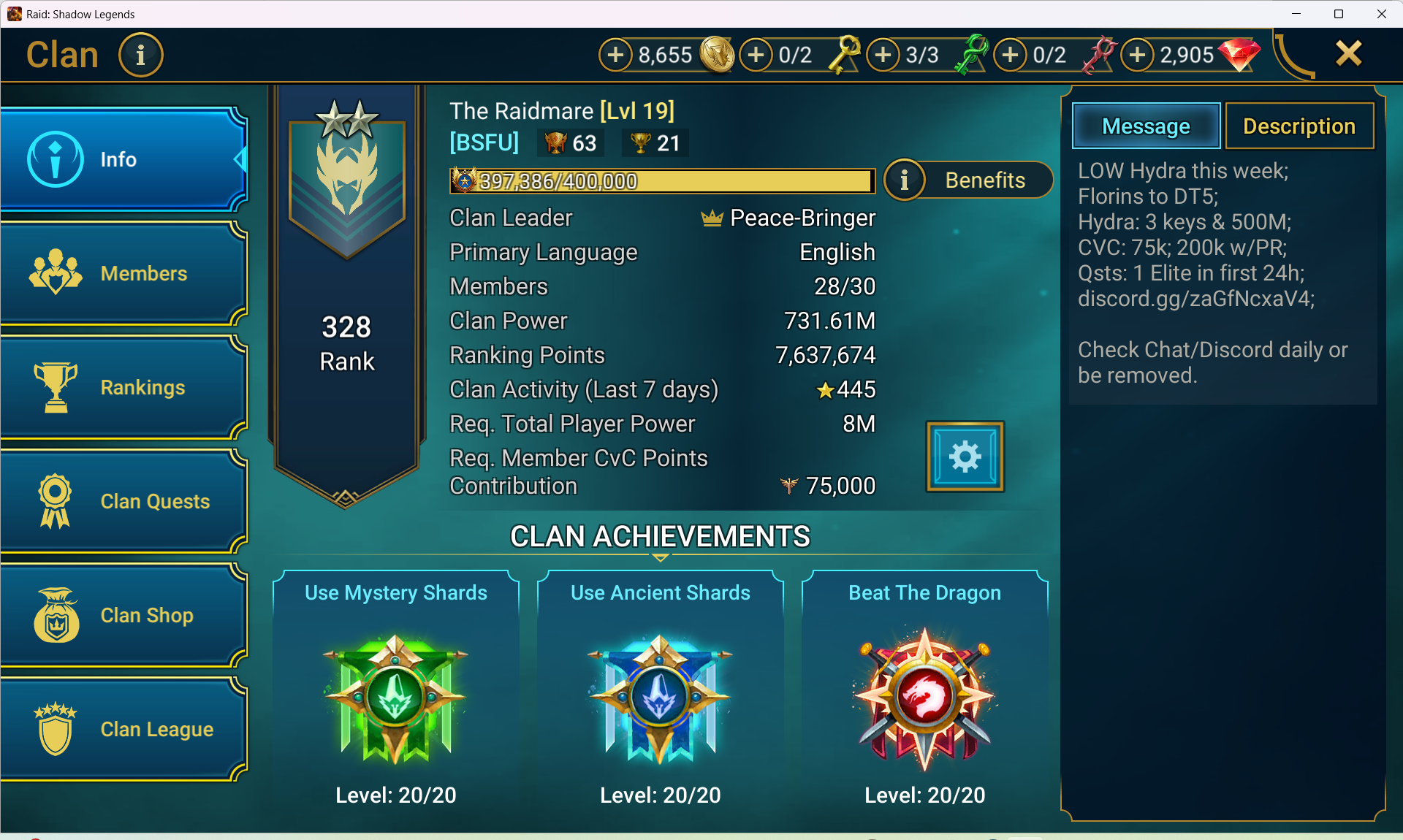Go to the Clan Shop
Image resolution: width=1403 pixels, height=840 pixels.
[123, 615]
